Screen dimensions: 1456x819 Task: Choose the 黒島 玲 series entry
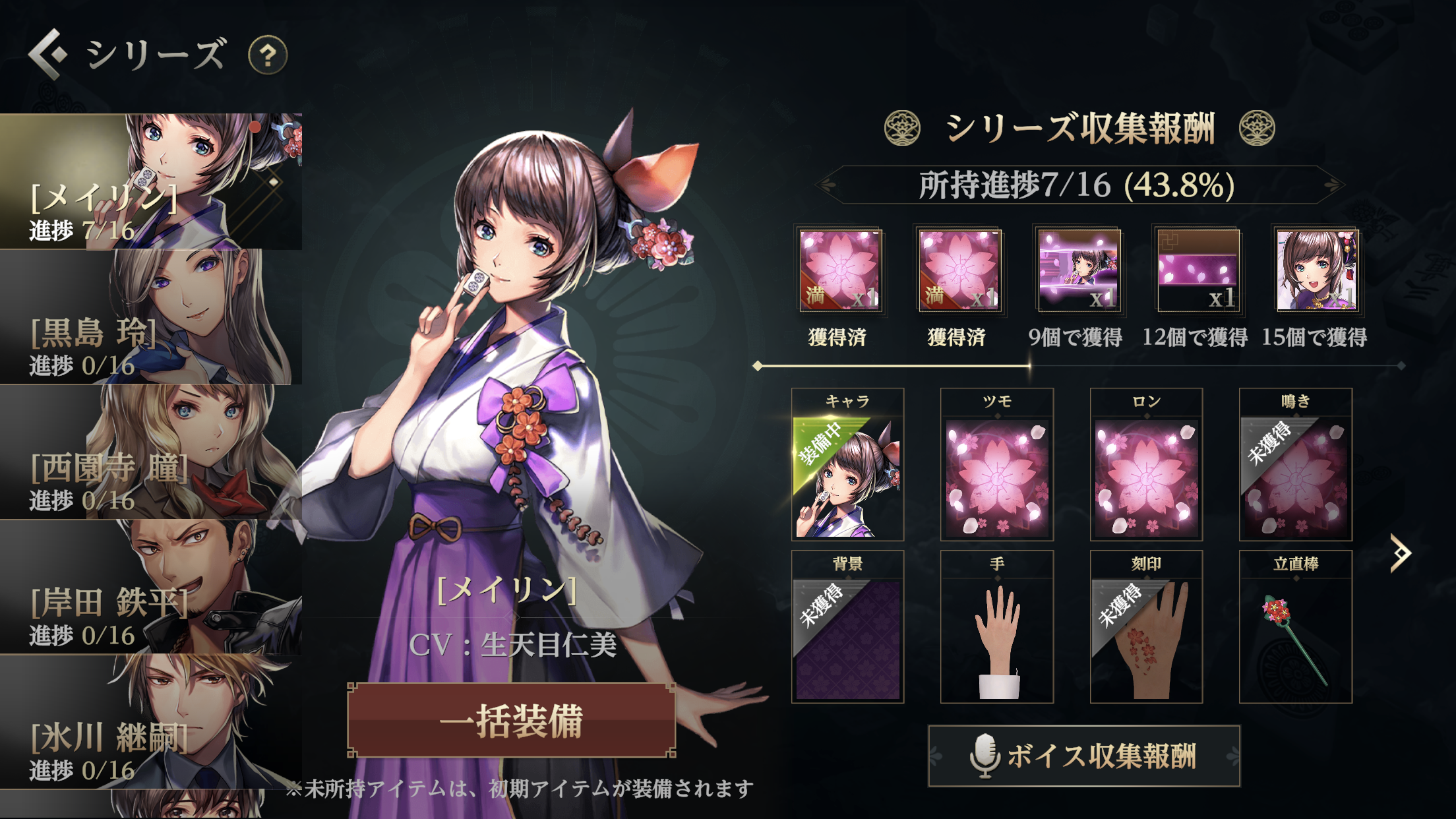click(150, 317)
